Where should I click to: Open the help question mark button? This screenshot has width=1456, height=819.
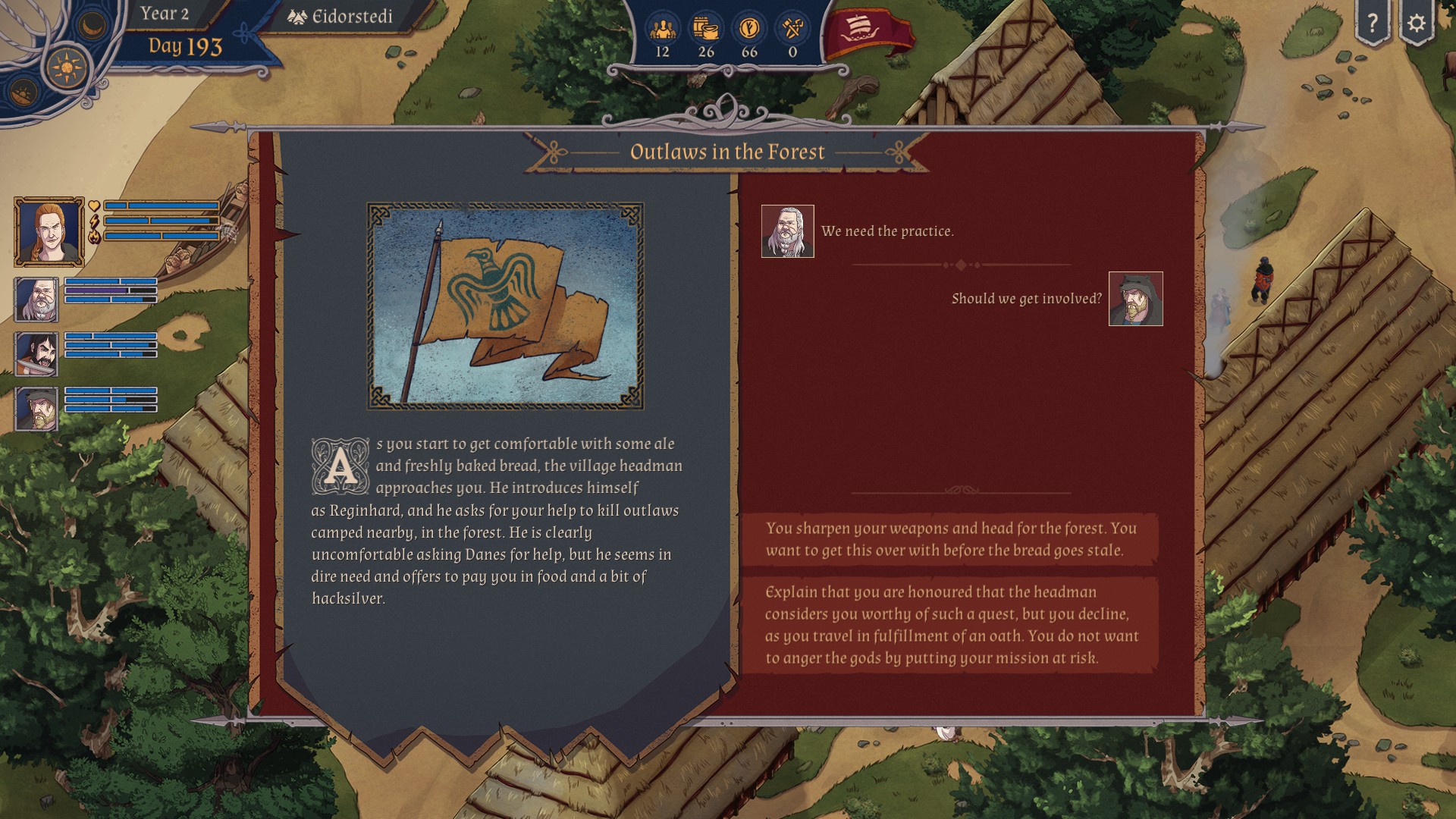pos(1372,24)
